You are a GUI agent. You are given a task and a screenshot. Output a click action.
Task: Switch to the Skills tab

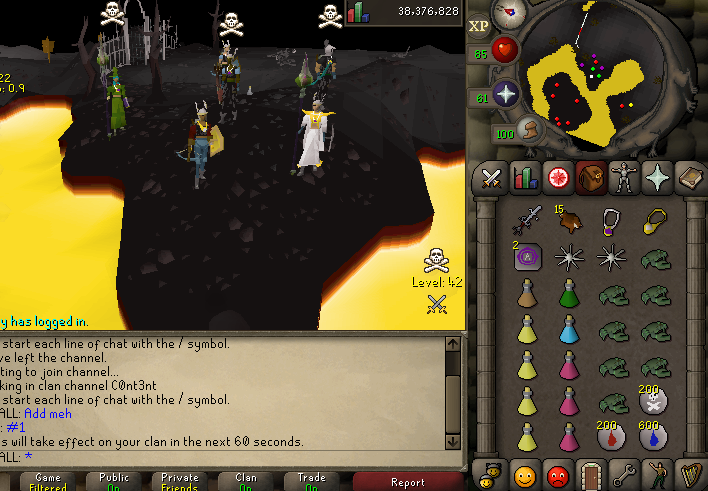pyautogui.click(x=524, y=178)
